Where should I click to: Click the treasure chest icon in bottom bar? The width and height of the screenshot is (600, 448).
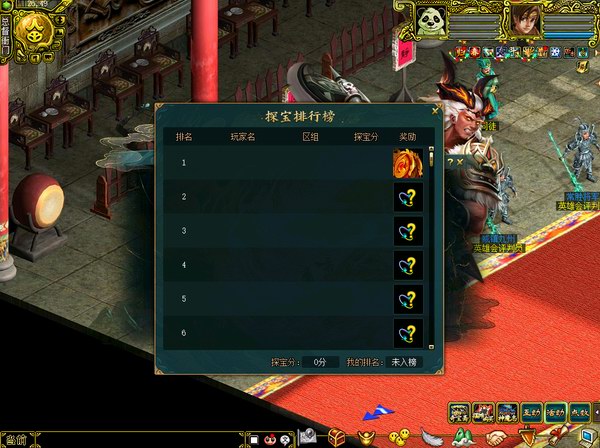coord(339,437)
